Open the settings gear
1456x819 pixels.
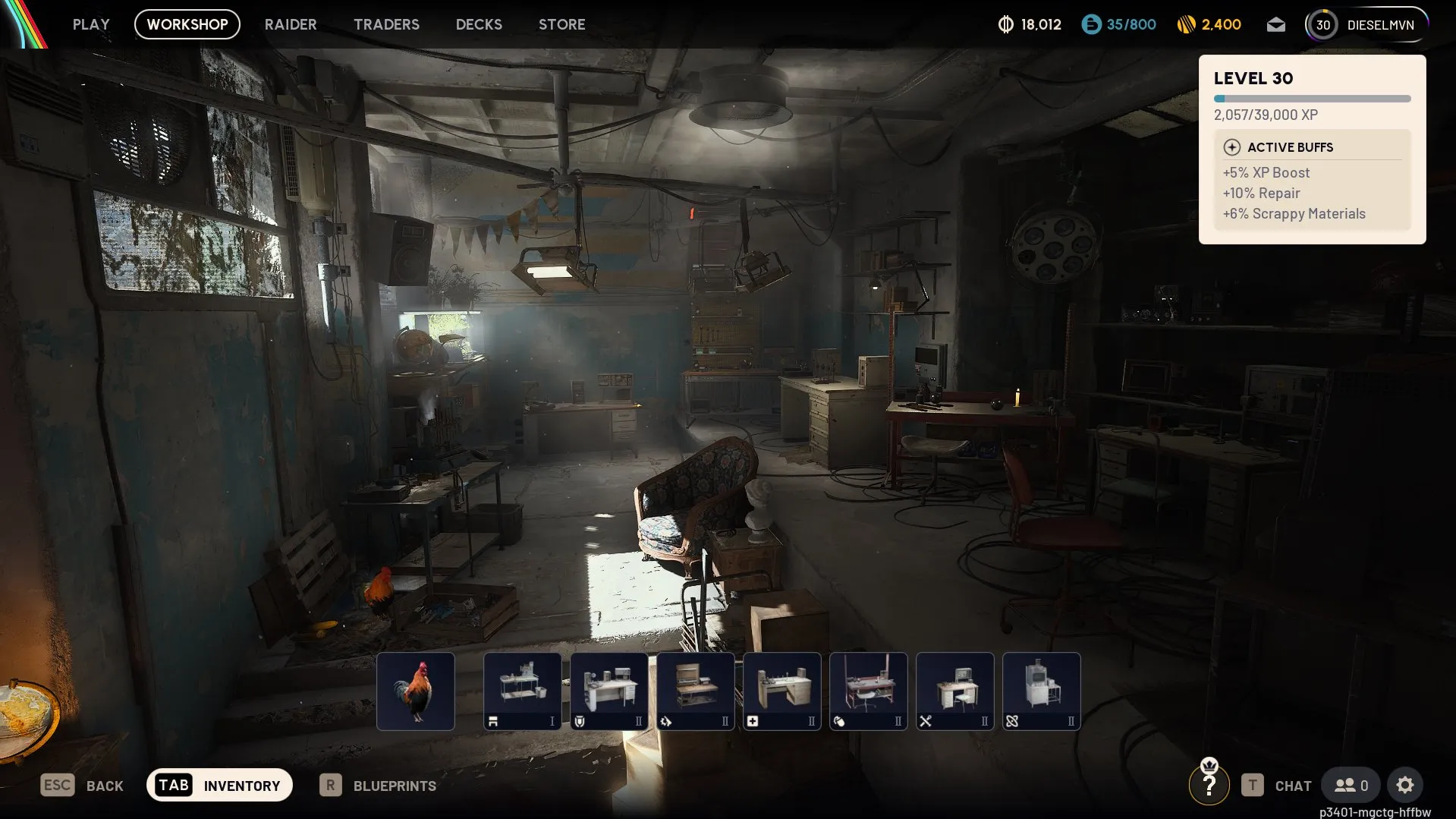pos(1404,785)
